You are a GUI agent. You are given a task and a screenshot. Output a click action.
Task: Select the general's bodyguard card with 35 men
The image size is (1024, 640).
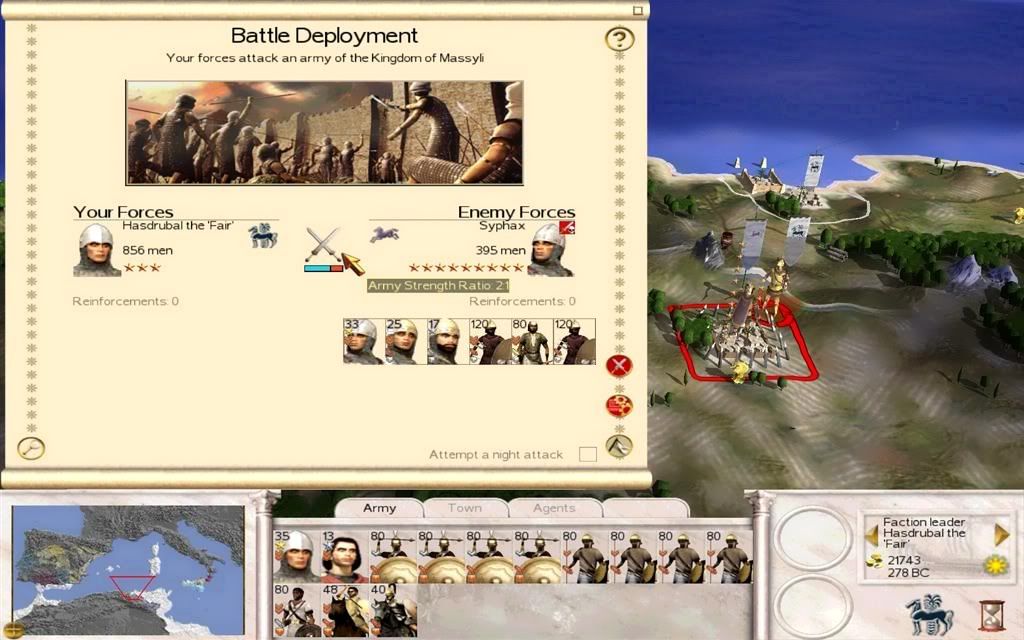(x=296, y=556)
